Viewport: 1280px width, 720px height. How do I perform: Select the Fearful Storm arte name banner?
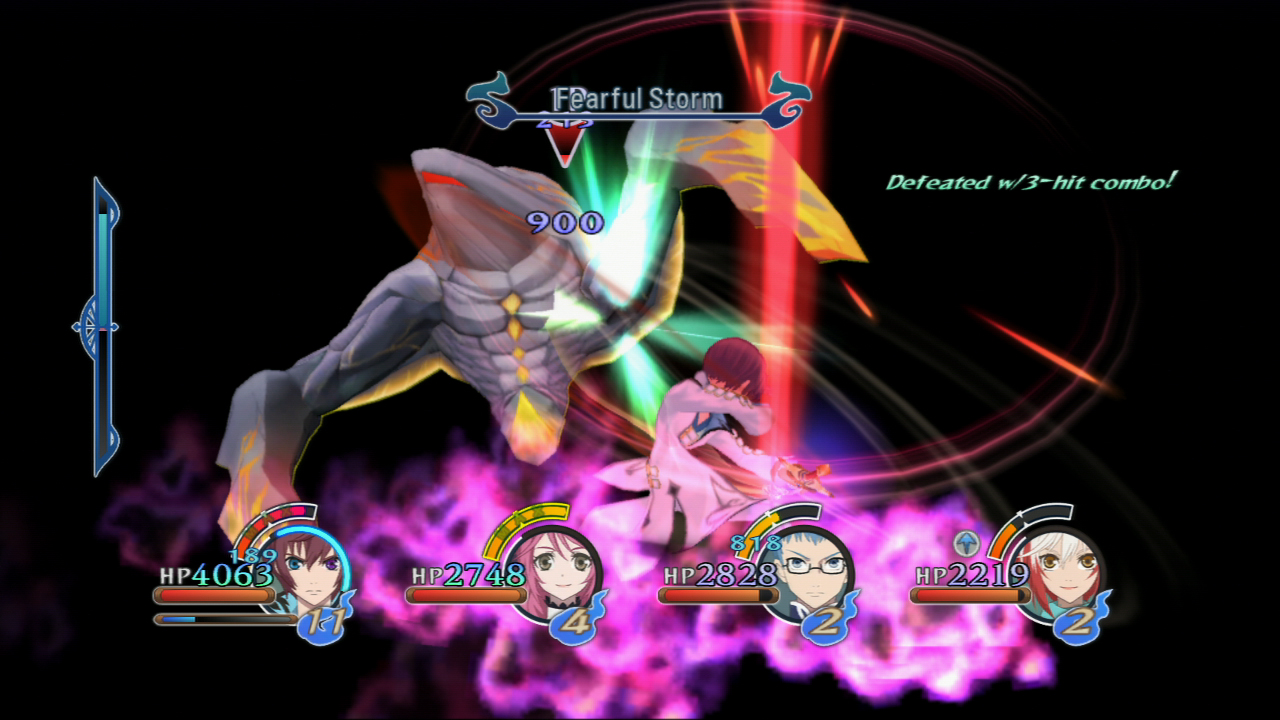(637, 99)
